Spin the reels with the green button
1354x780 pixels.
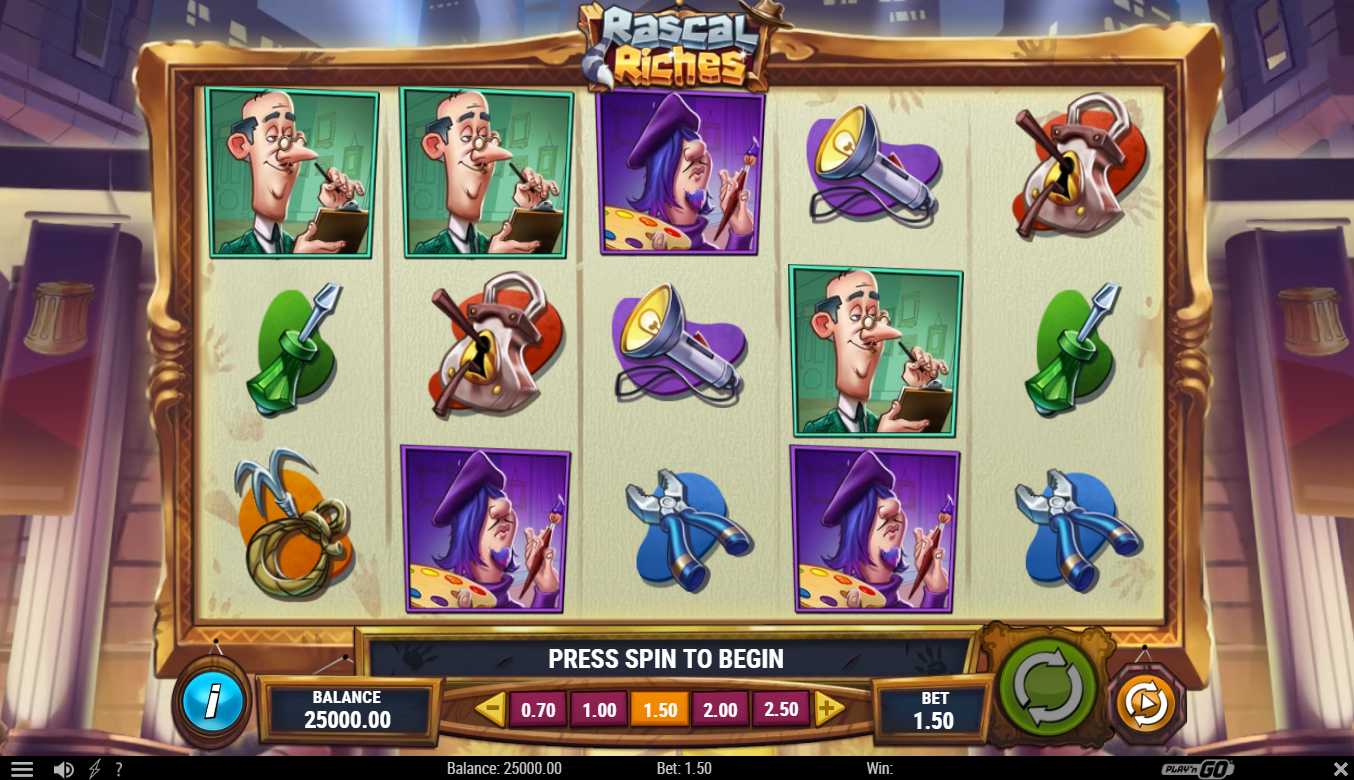(x=1047, y=687)
